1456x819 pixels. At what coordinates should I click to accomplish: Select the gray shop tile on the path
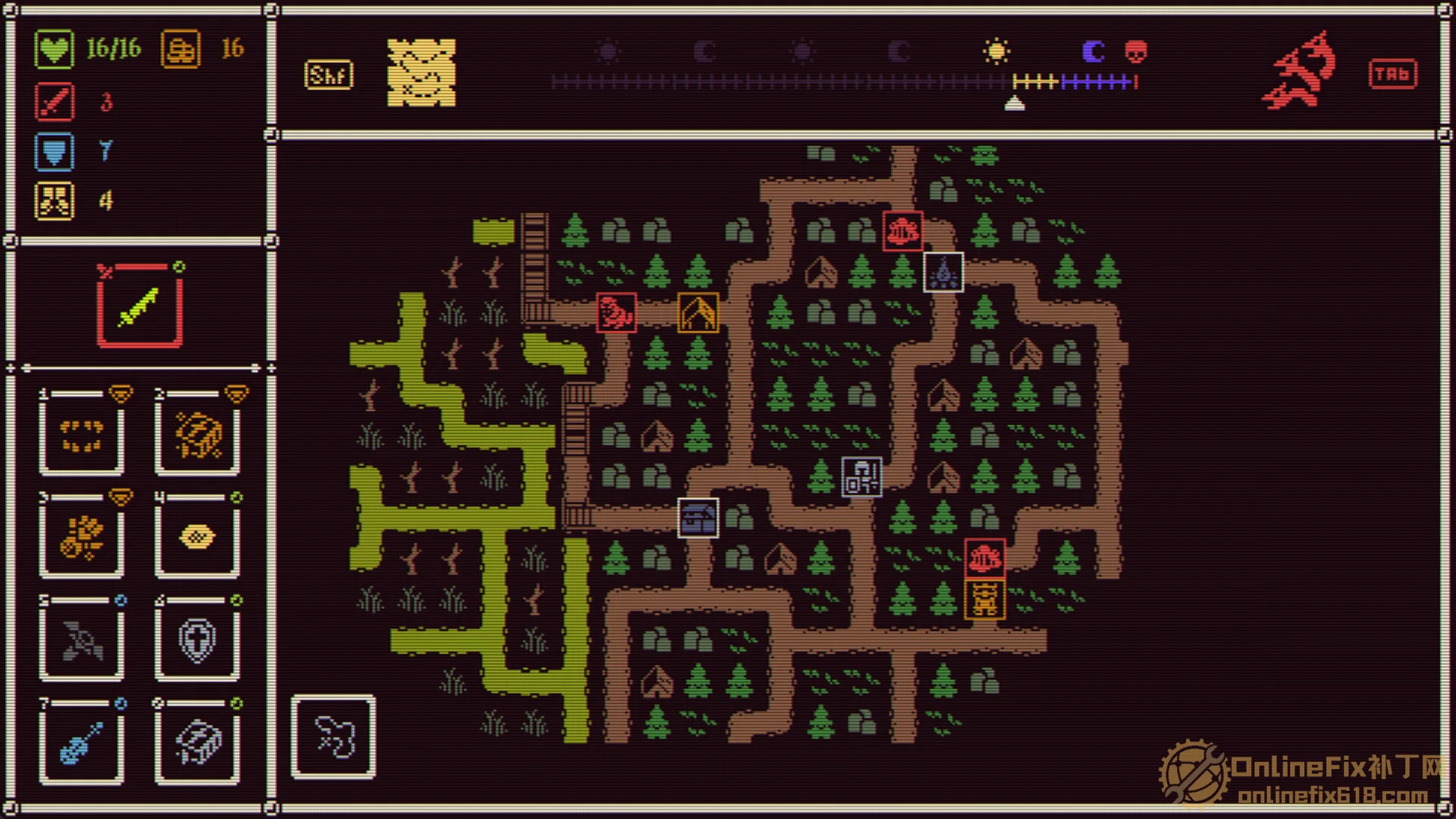861,477
